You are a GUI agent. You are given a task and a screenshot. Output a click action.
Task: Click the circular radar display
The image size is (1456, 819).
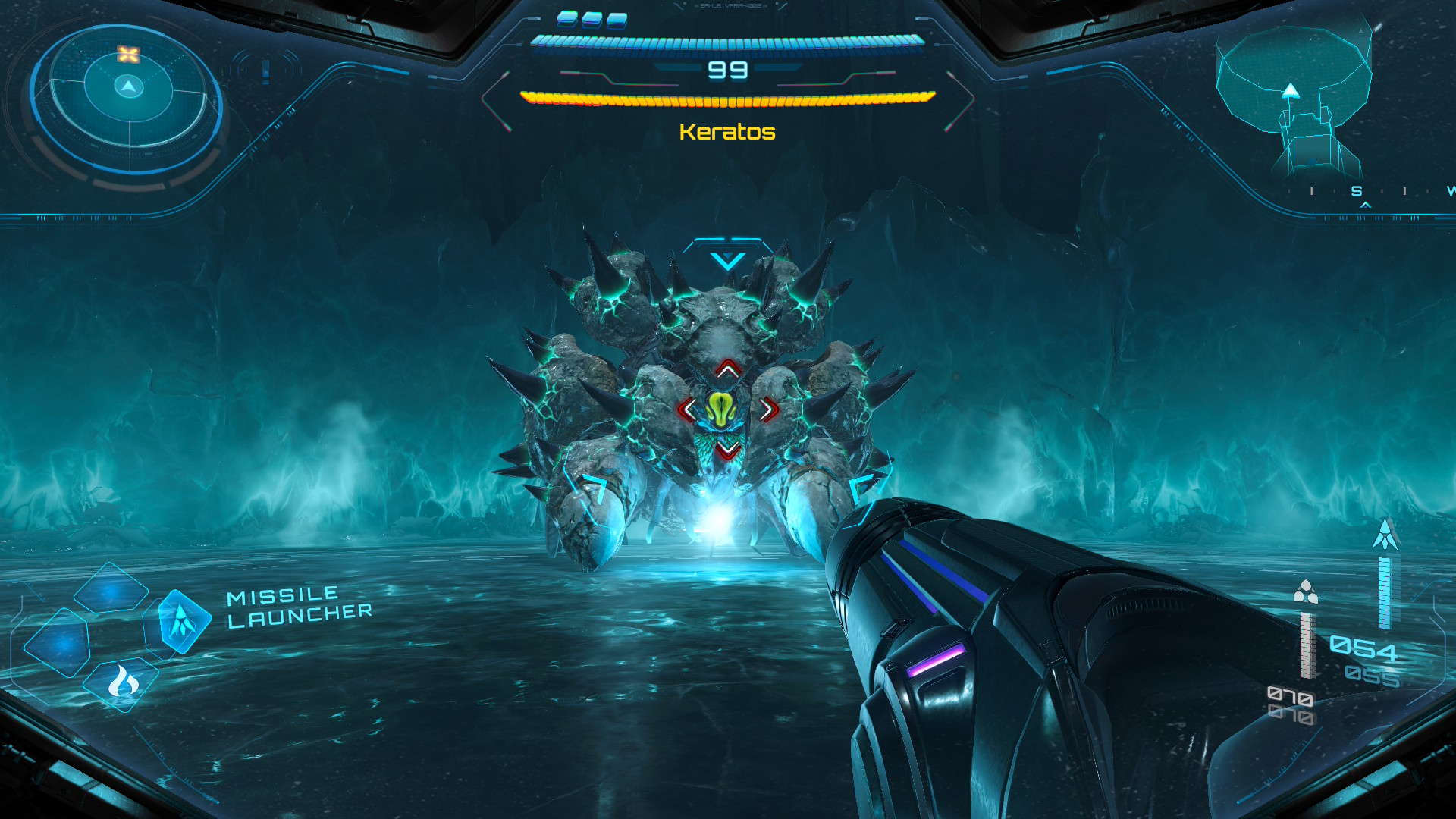(x=128, y=99)
